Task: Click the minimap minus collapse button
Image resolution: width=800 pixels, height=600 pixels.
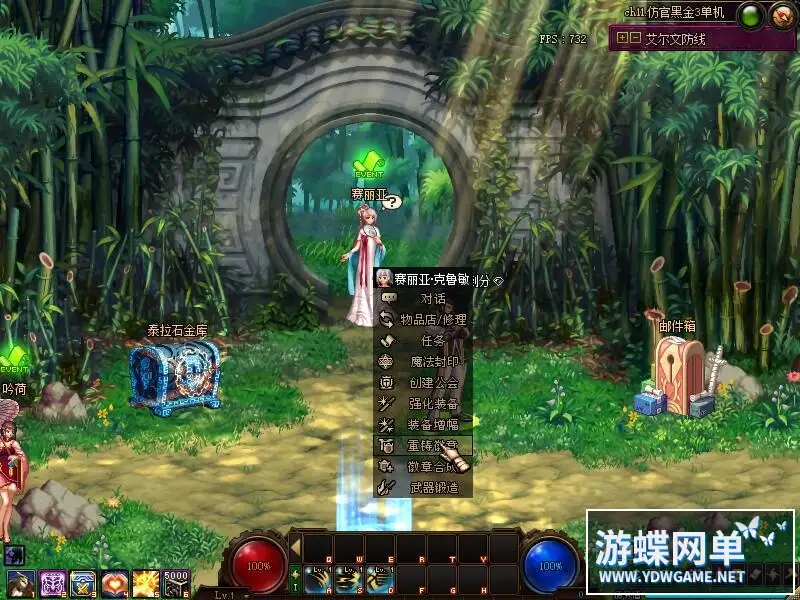Action: (635, 38)
